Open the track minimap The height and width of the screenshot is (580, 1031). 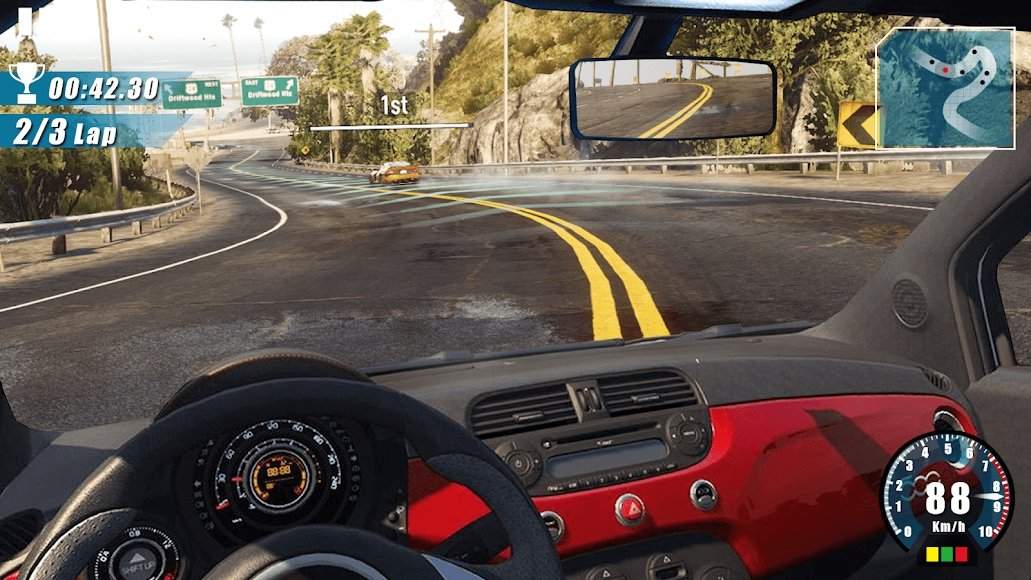(945, 87)
